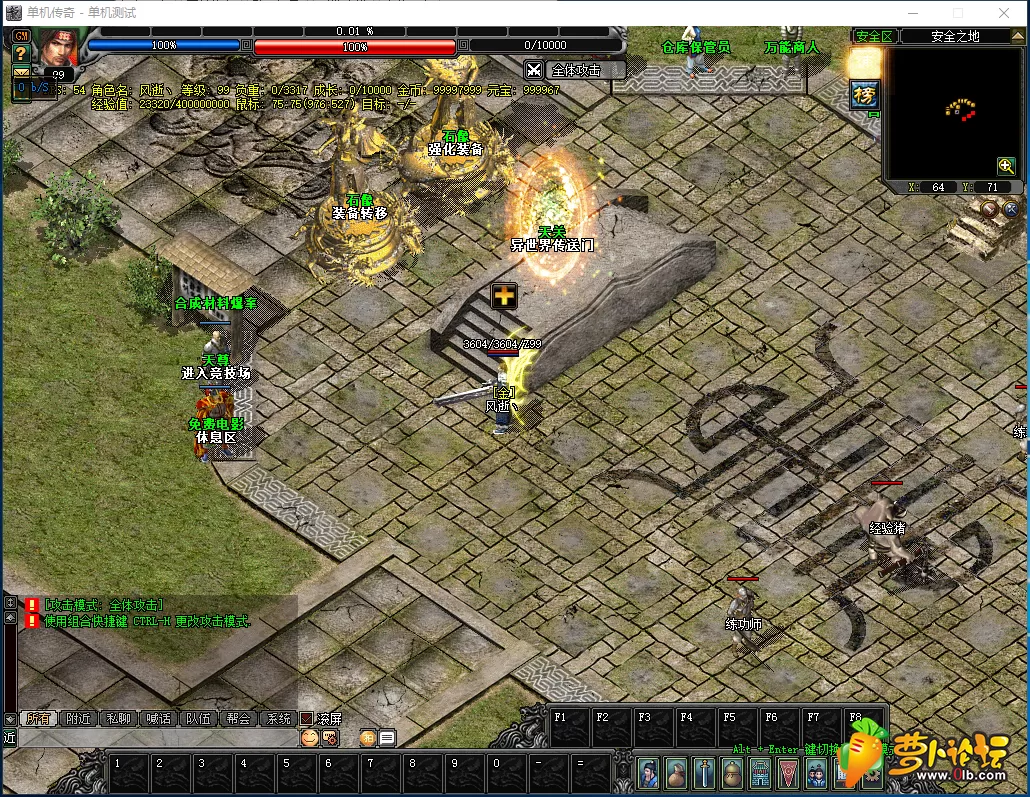Click the 全体攻击 attack mode button

(x=575, y=70)
